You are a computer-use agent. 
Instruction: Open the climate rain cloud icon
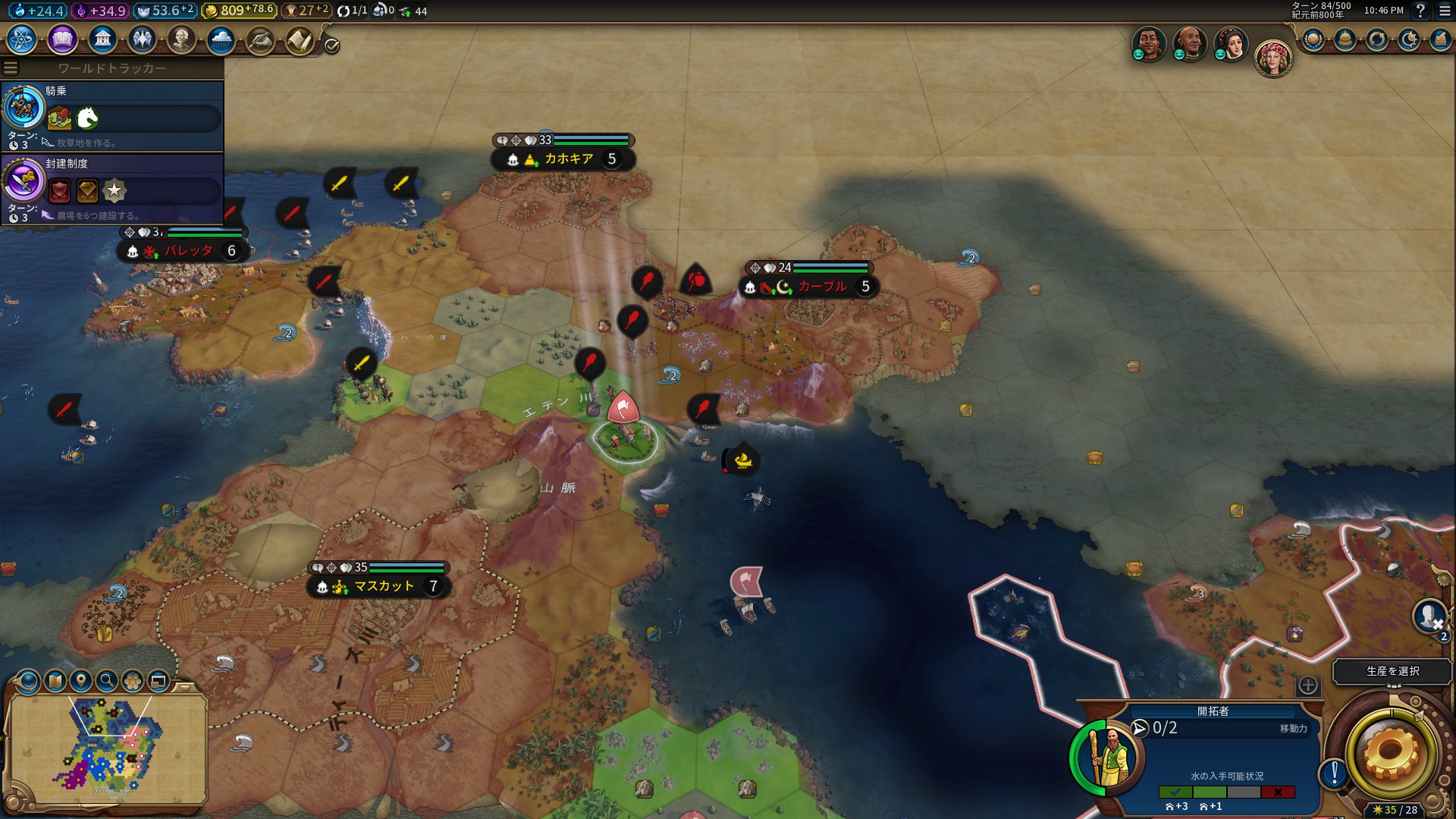221,39
